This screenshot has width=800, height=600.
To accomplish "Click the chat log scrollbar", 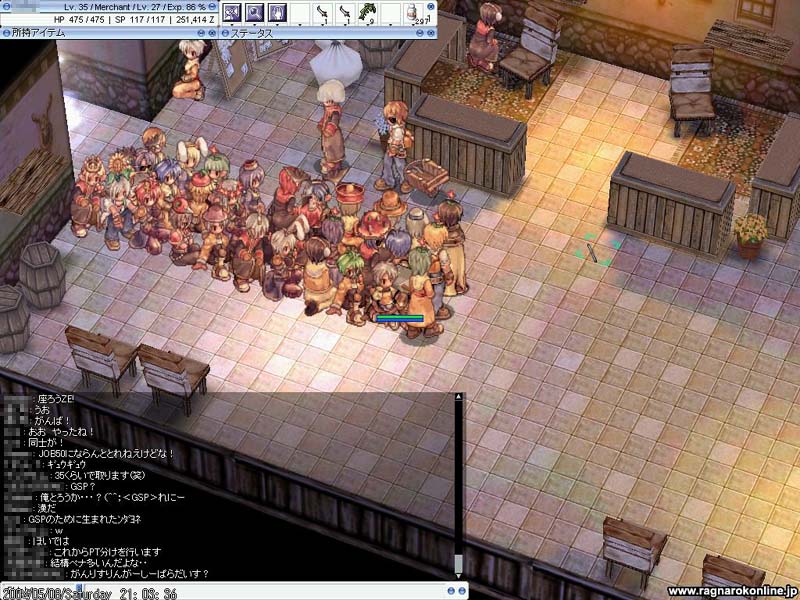I will 459,480.
